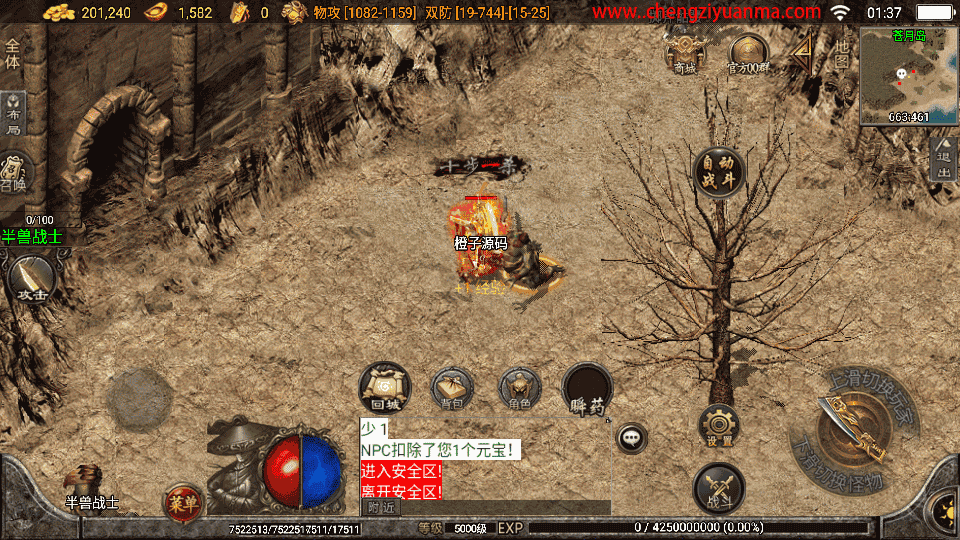Viewport: 960px width, 540px height.
Task: Open the 菜单 menu button
Action: (x=181, y=502)
